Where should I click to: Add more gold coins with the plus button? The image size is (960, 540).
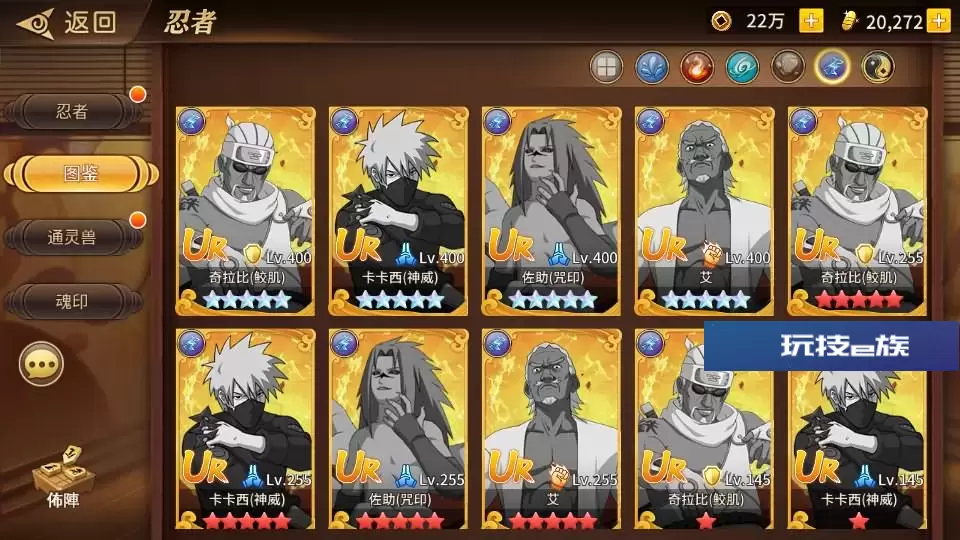811,20
